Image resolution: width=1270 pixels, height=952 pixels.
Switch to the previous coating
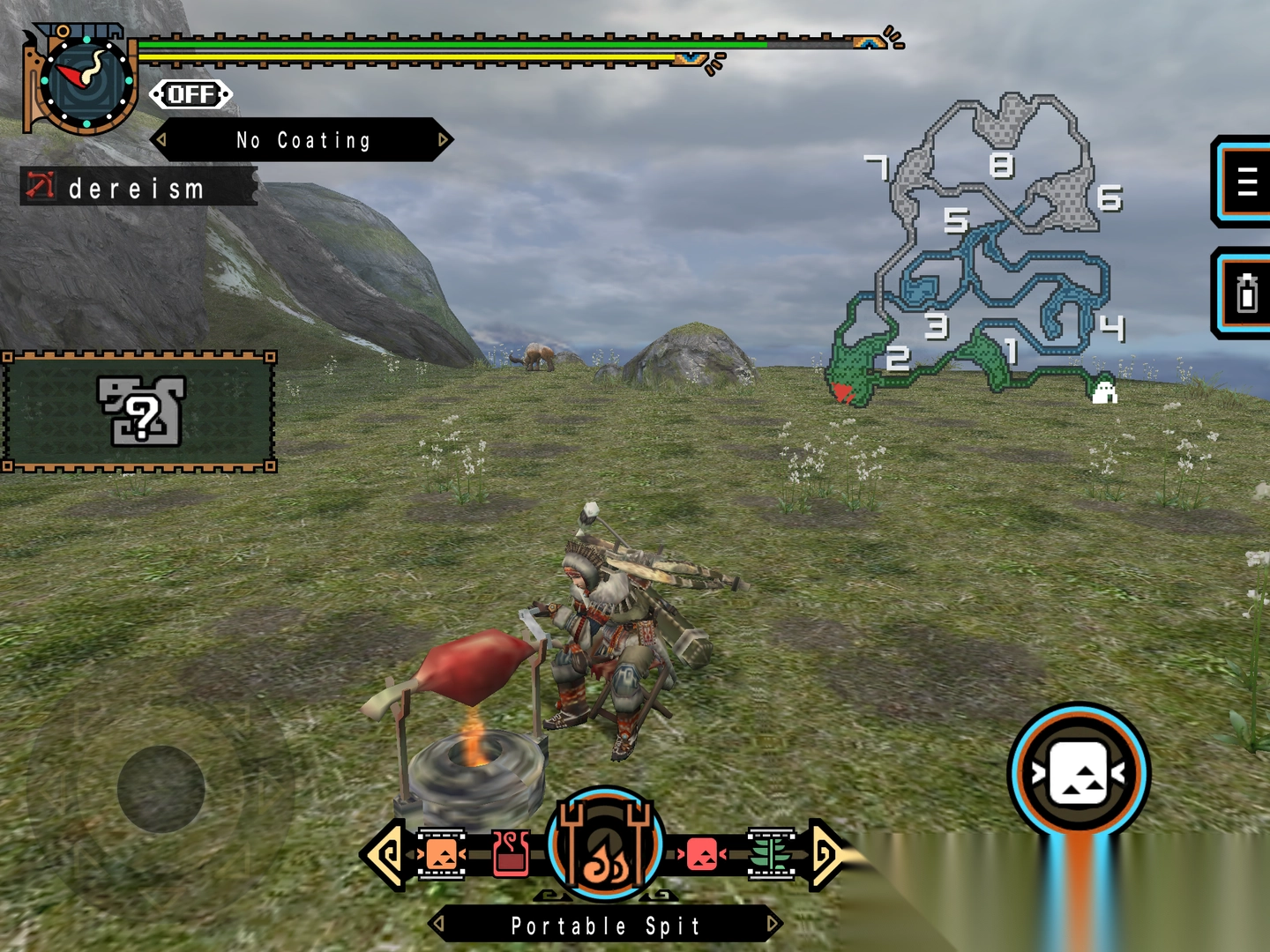tap(161, 140)
